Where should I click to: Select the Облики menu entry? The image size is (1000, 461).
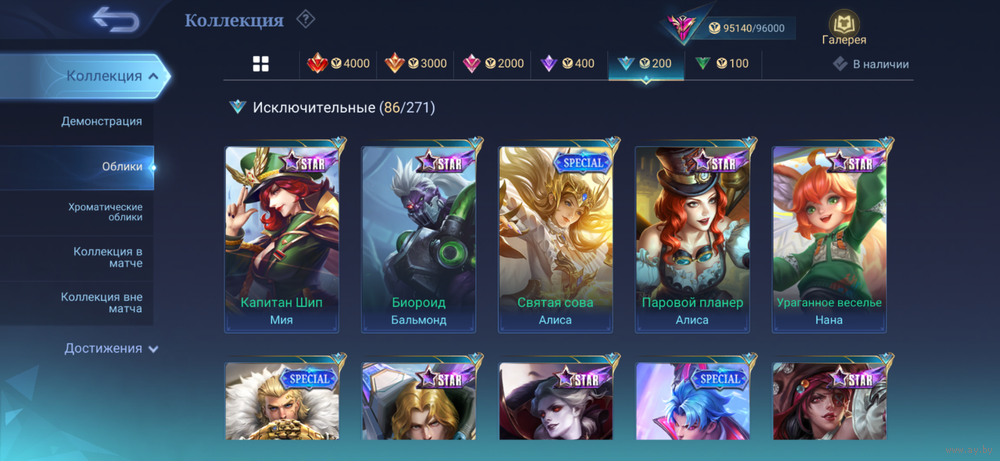point(122,167)
